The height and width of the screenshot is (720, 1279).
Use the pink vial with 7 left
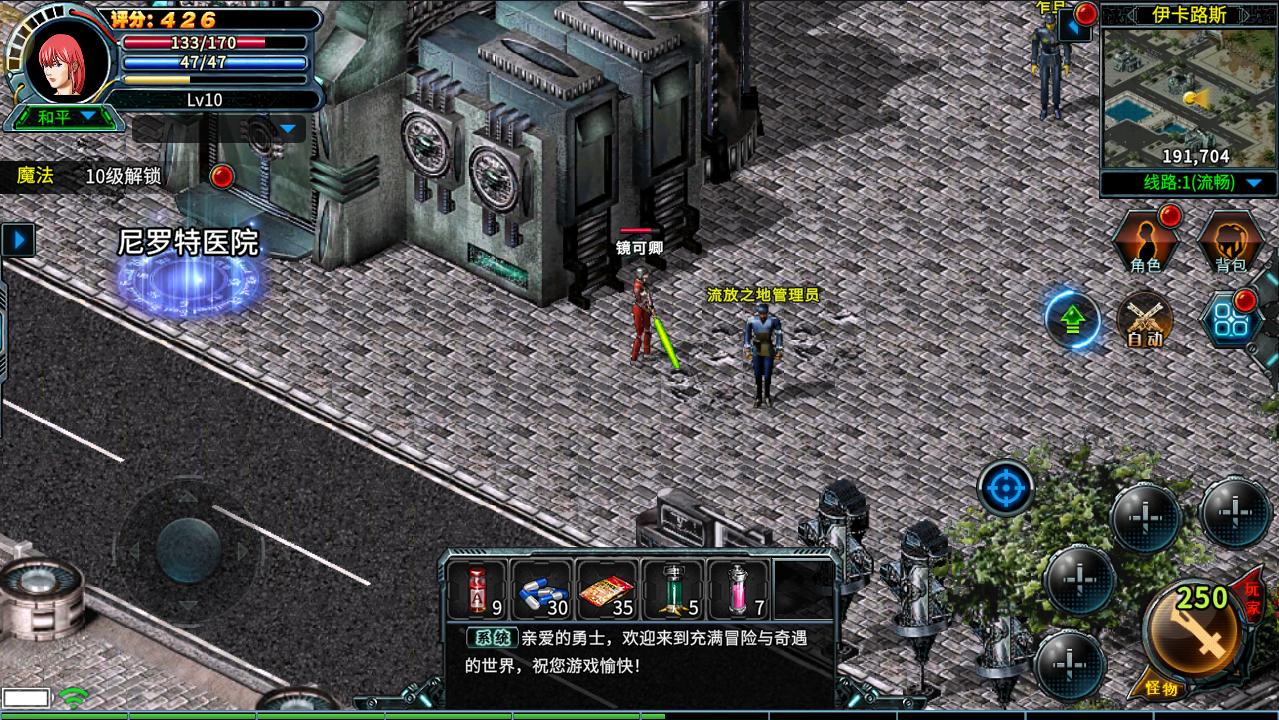(x=738, y=590)
